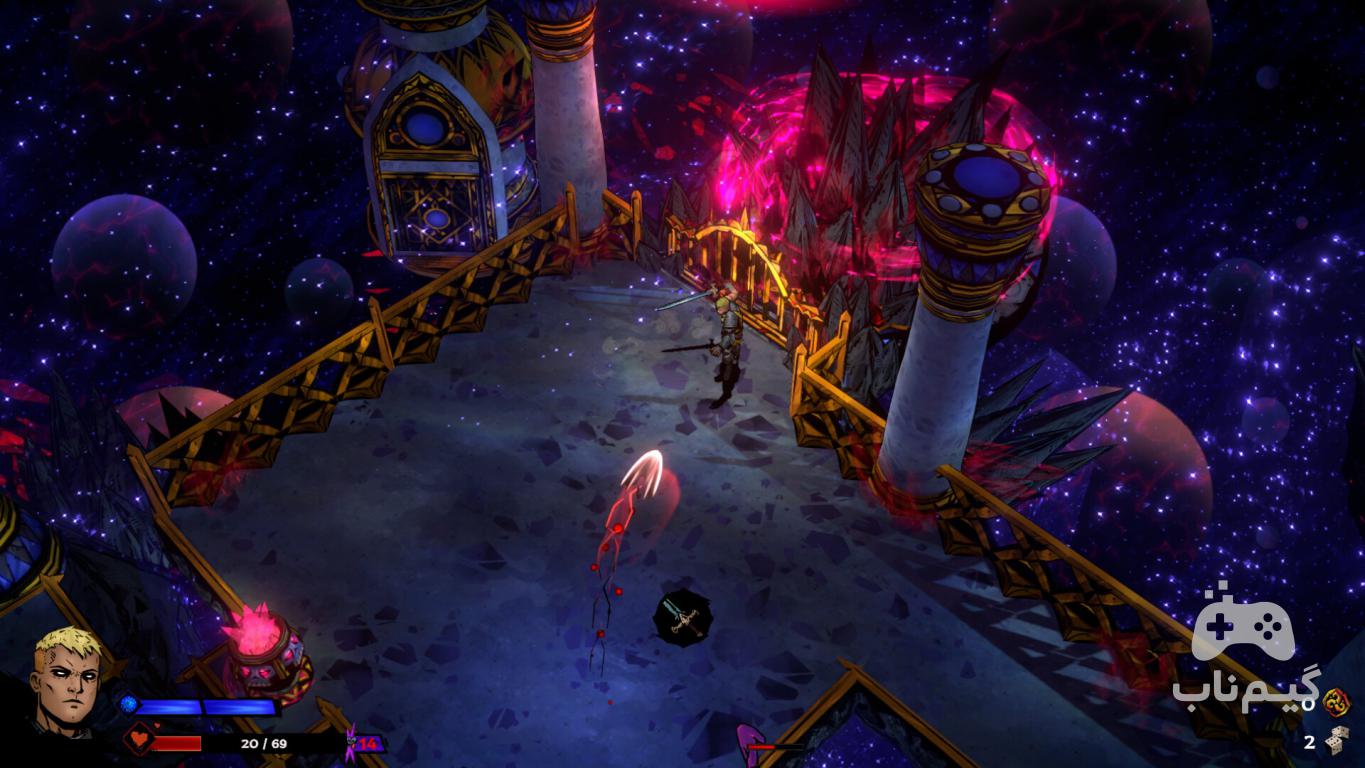Select the purple crossed-blades icon beside 14
Image resolution: width=1365 pixels, height=768 pixels.
click(351, 743)
